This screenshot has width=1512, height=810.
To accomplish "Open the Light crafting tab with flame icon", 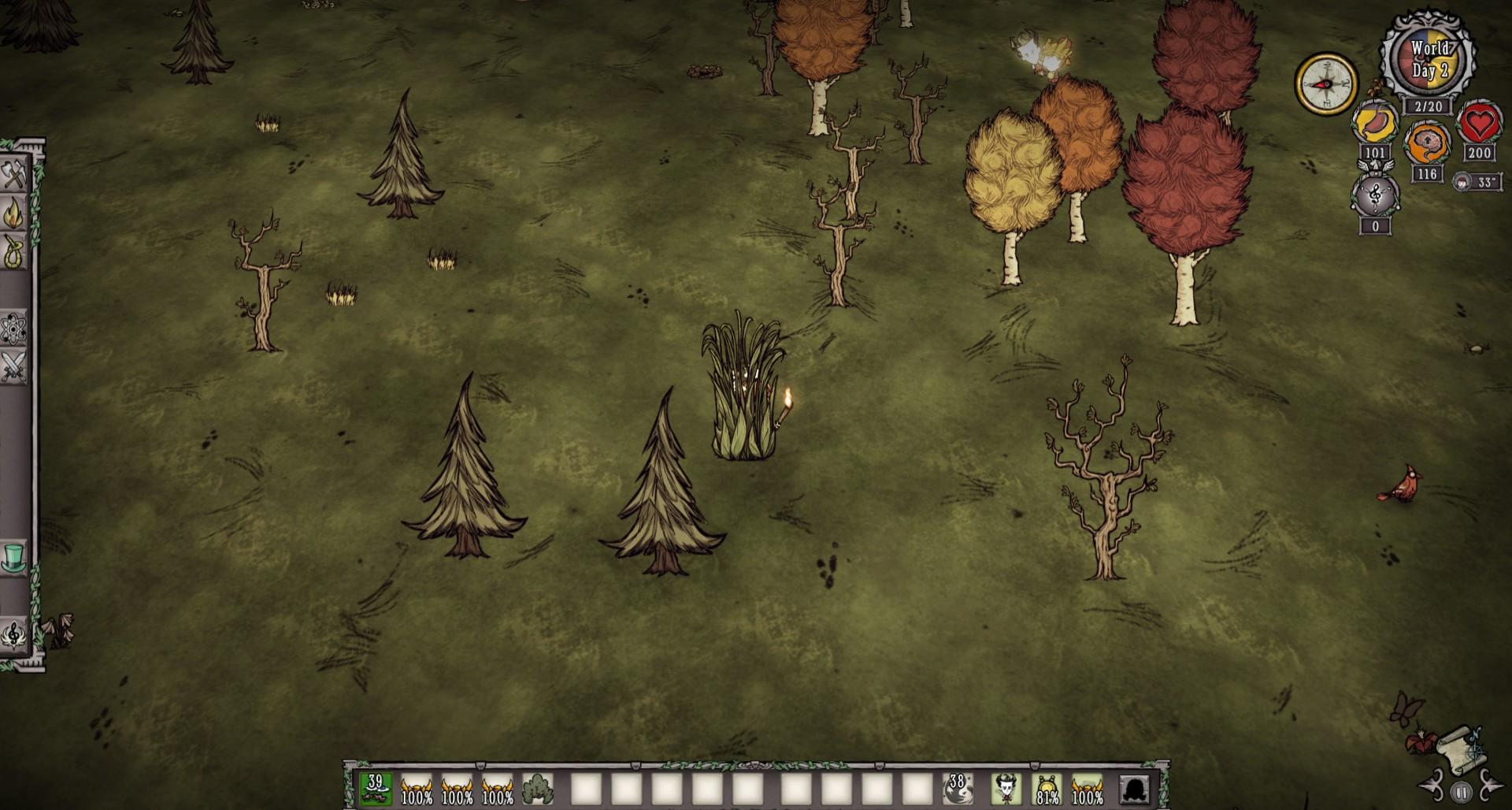I will tap(13, 213).
